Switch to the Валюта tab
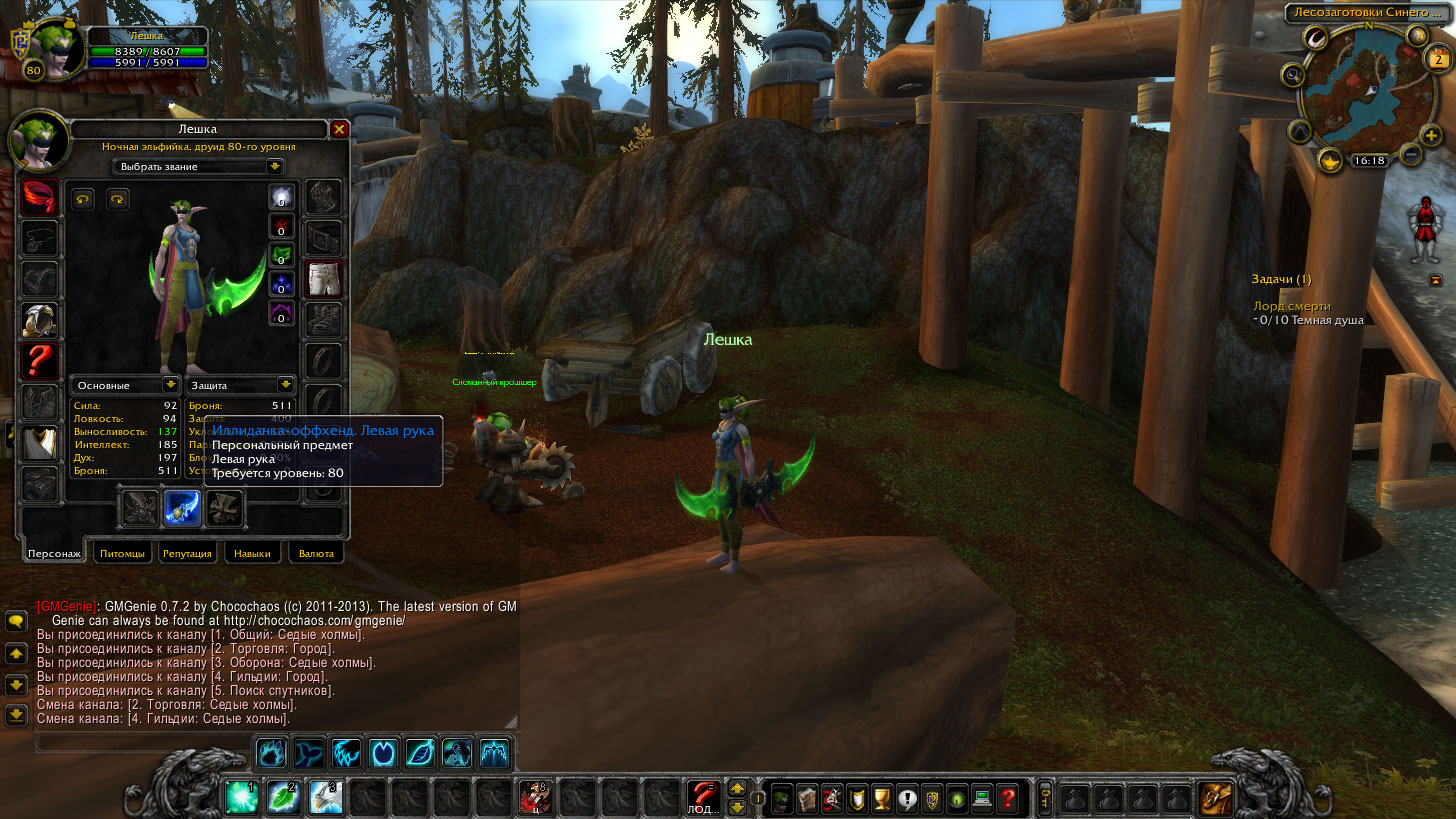Image resolution: width=1456 pixels, height=819 pixels. pos(316,553)
